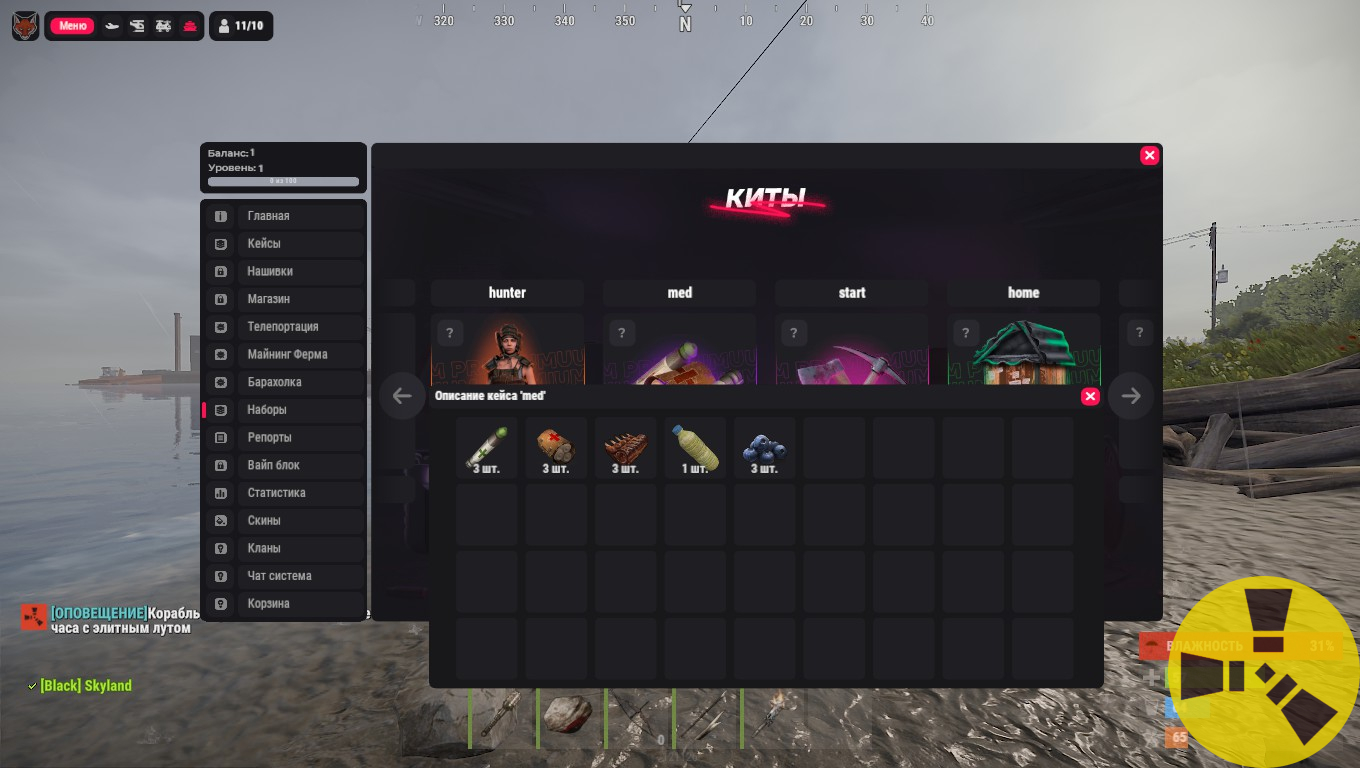
Task: Go back with the left arrow button
Action: point(402,396)
